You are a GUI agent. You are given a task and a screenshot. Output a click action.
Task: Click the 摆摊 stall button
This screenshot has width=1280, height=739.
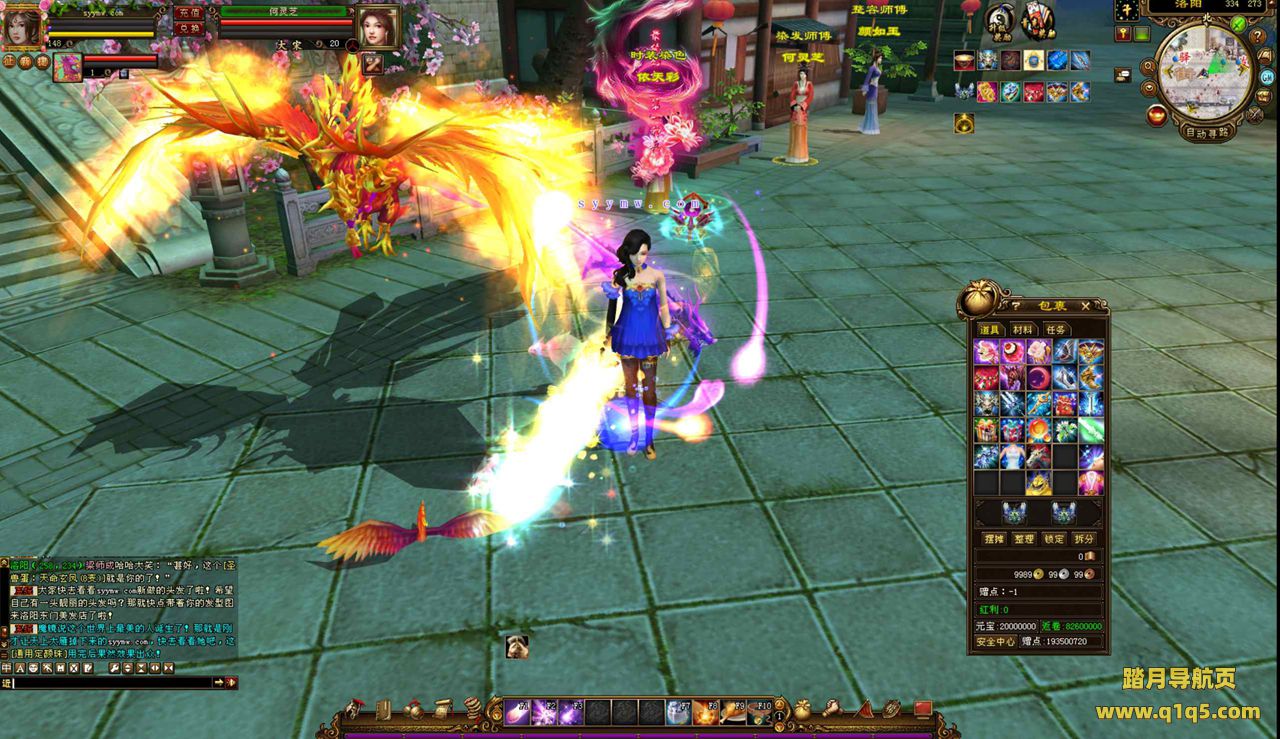click(993, 538)
